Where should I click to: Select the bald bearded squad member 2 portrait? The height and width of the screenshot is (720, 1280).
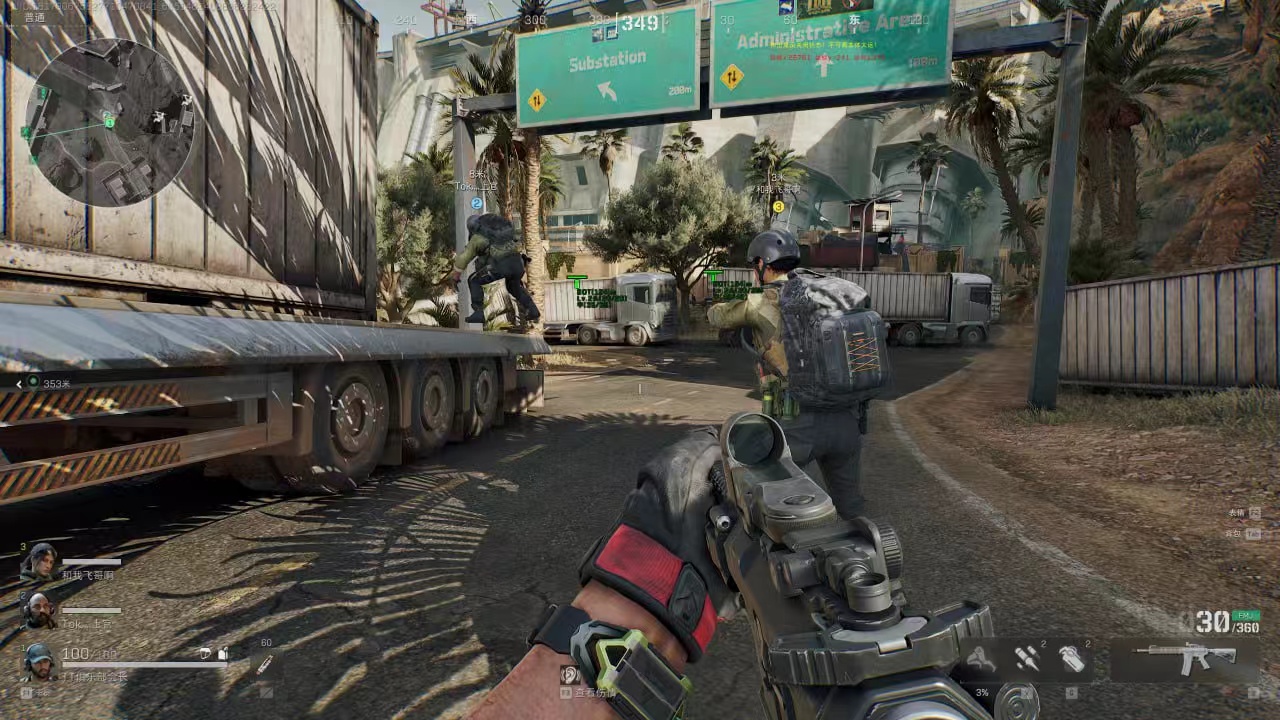tap(38, 610)
